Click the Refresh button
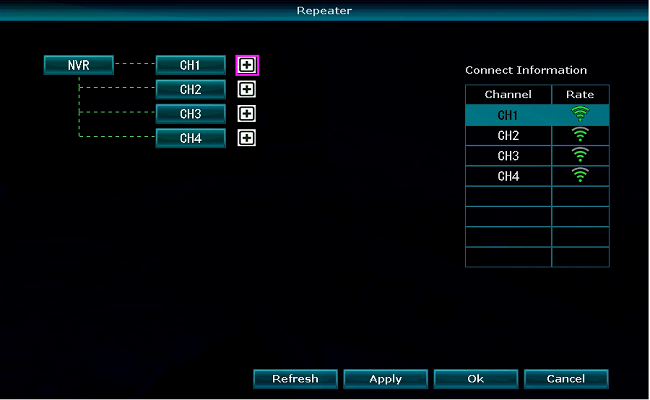 295,379
